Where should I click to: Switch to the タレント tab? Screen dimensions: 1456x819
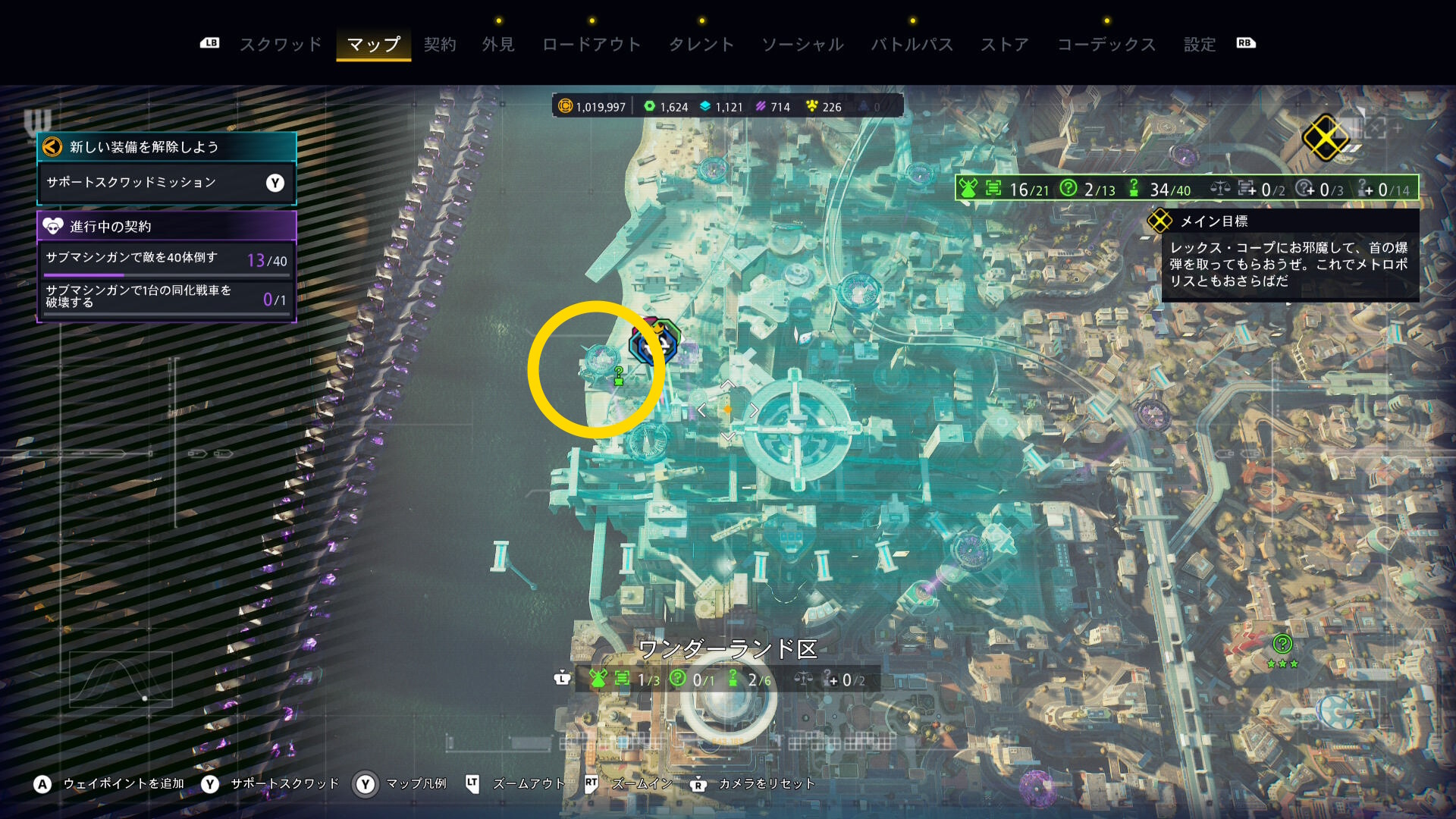click(701, 45)
